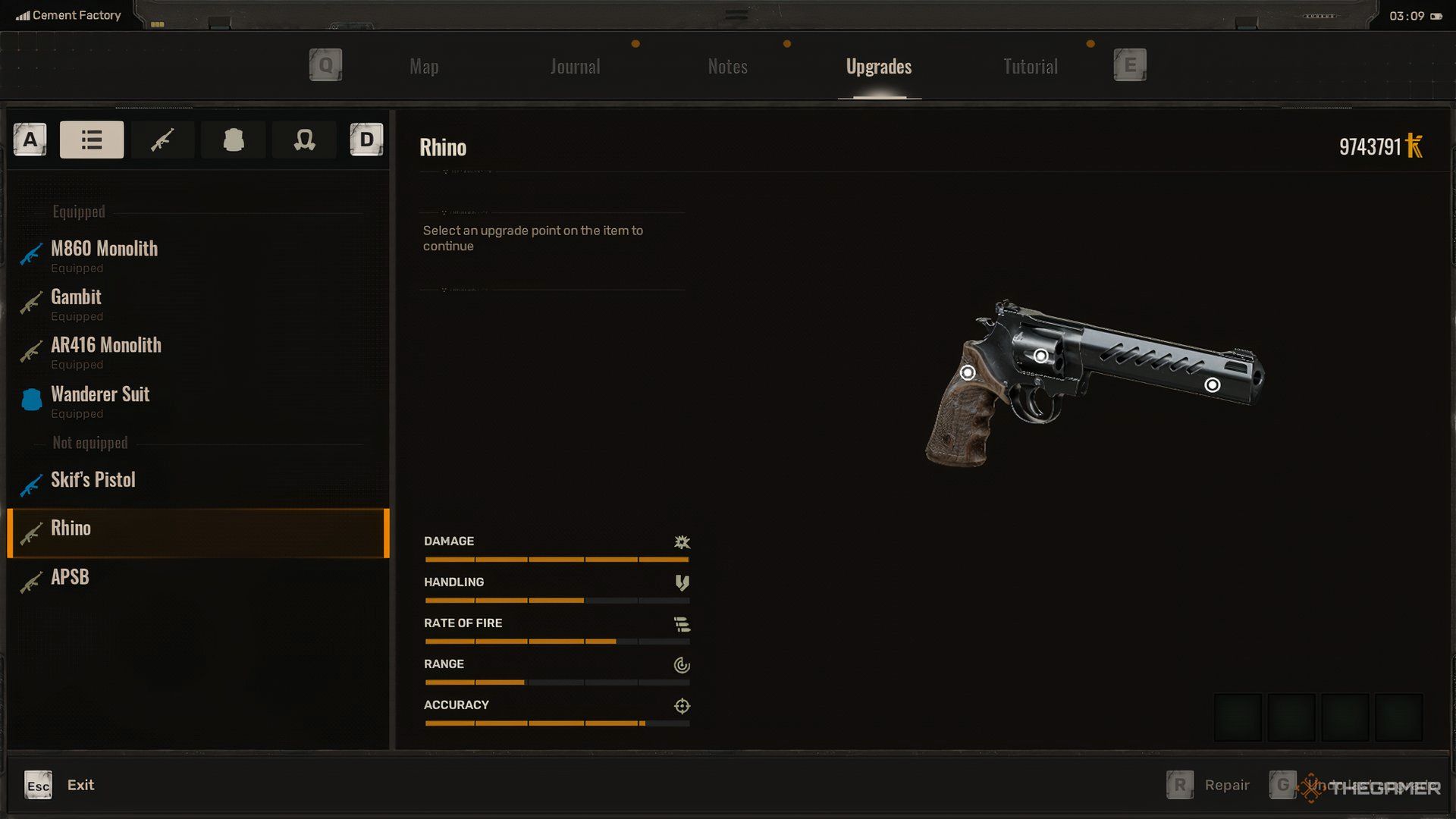Select the Upgrades tab
The image size is (1456, 819).
[x=879, y=67]
